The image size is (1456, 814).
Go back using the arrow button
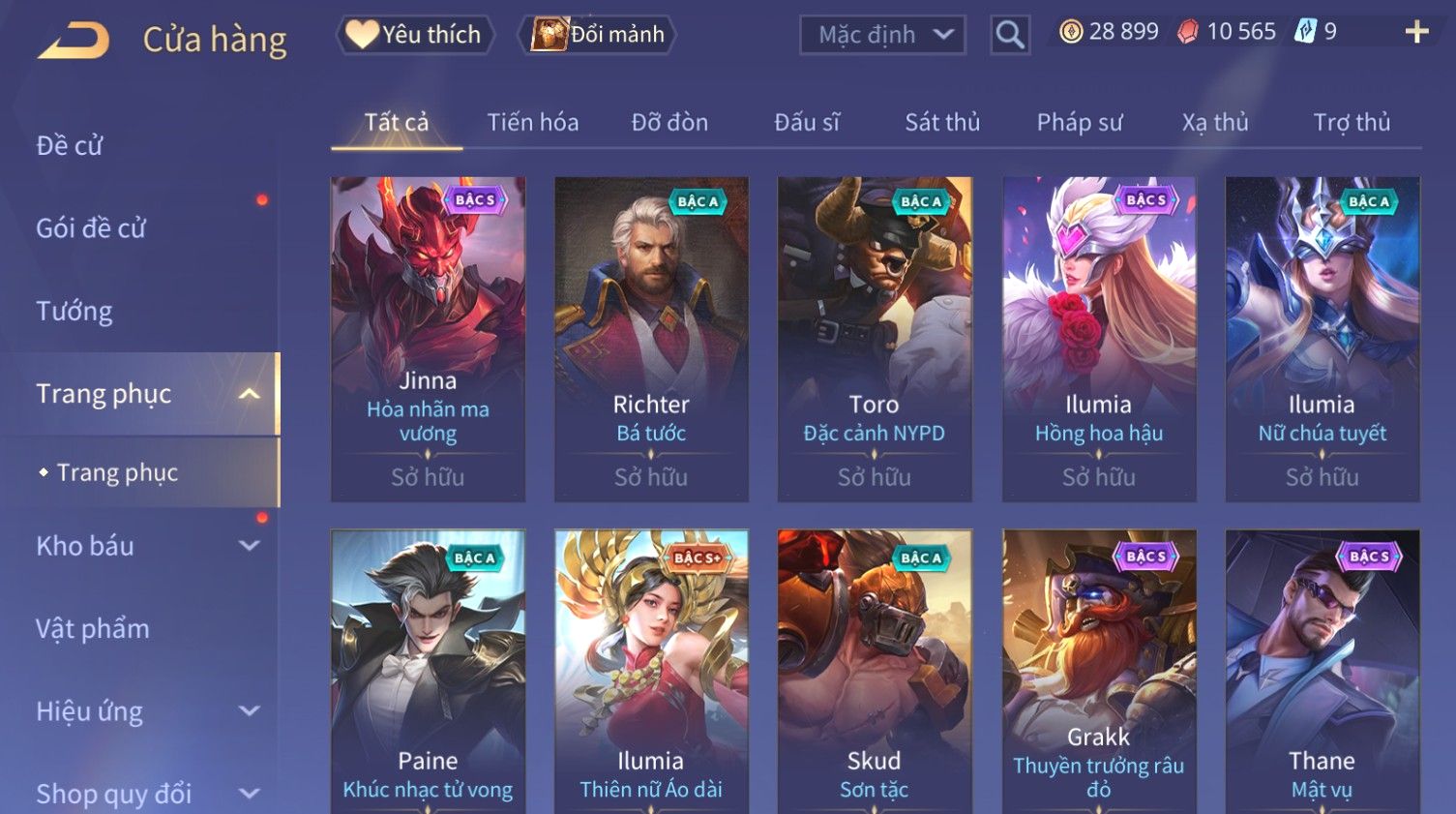74,41
